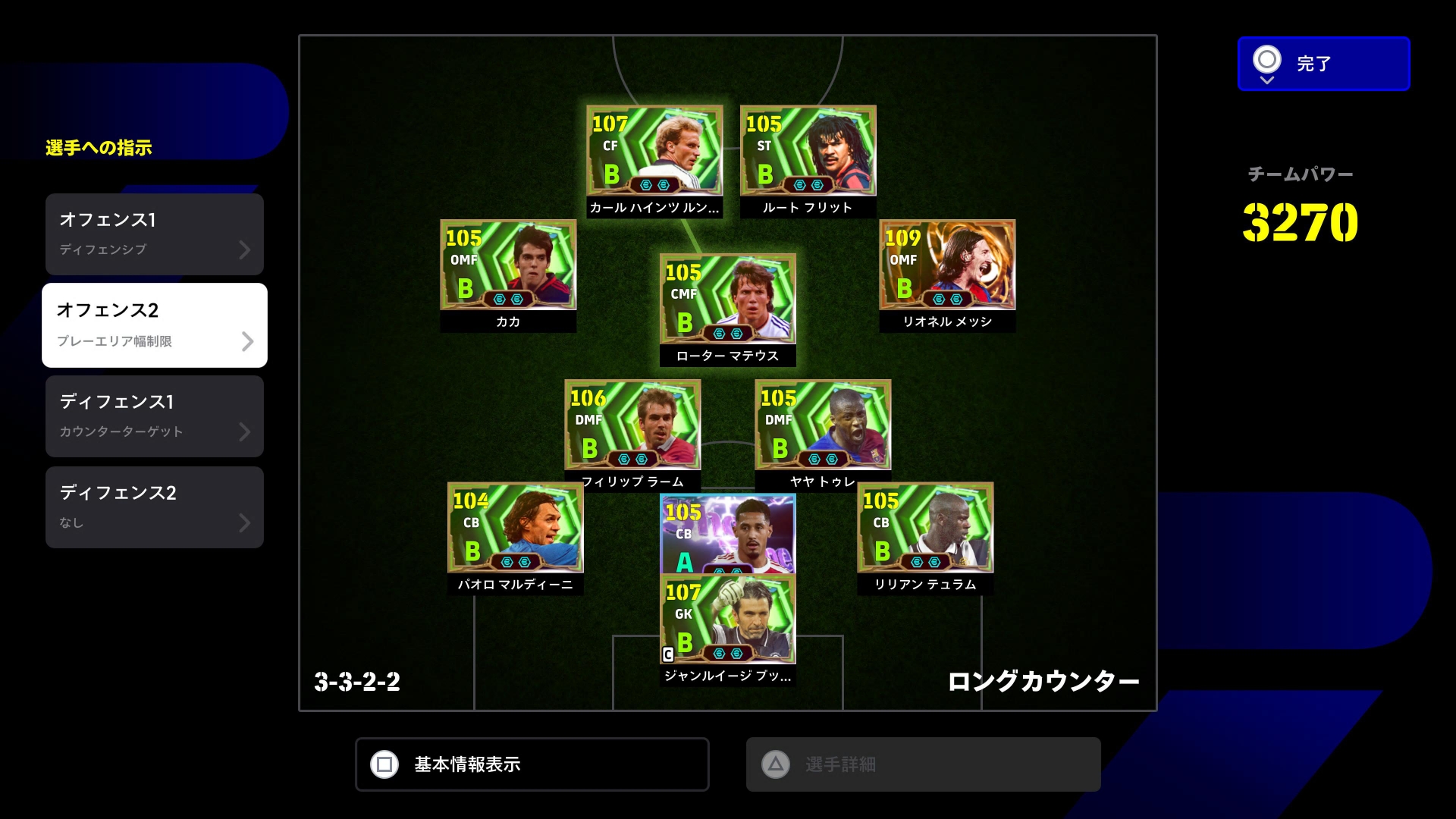Viewport: 1456px width, 819px height.
Task: Choose the ディフェンス2 instruction slot
Action: pyautogui.click(x=155, y=507)
